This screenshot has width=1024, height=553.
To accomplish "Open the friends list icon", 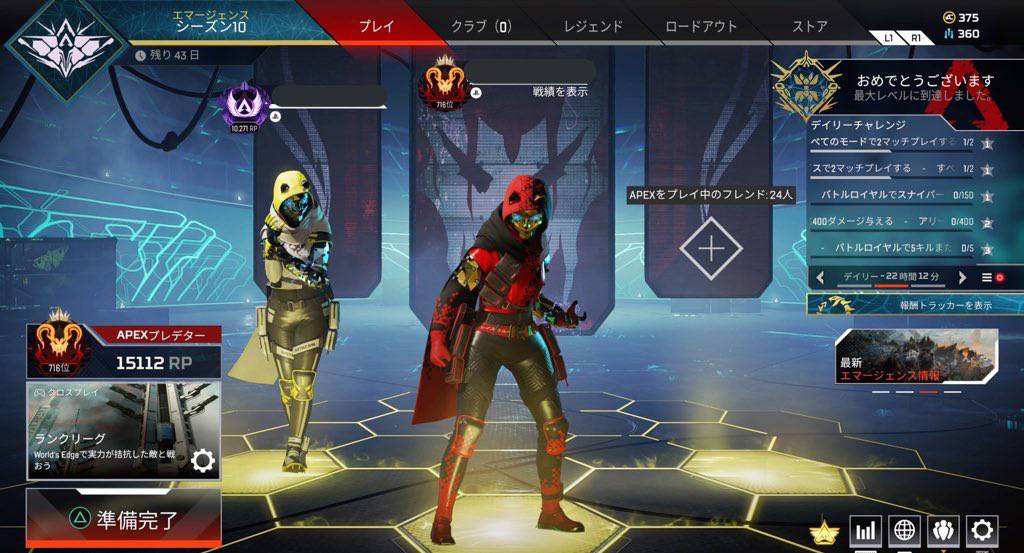I will click(x=943, y=530).
